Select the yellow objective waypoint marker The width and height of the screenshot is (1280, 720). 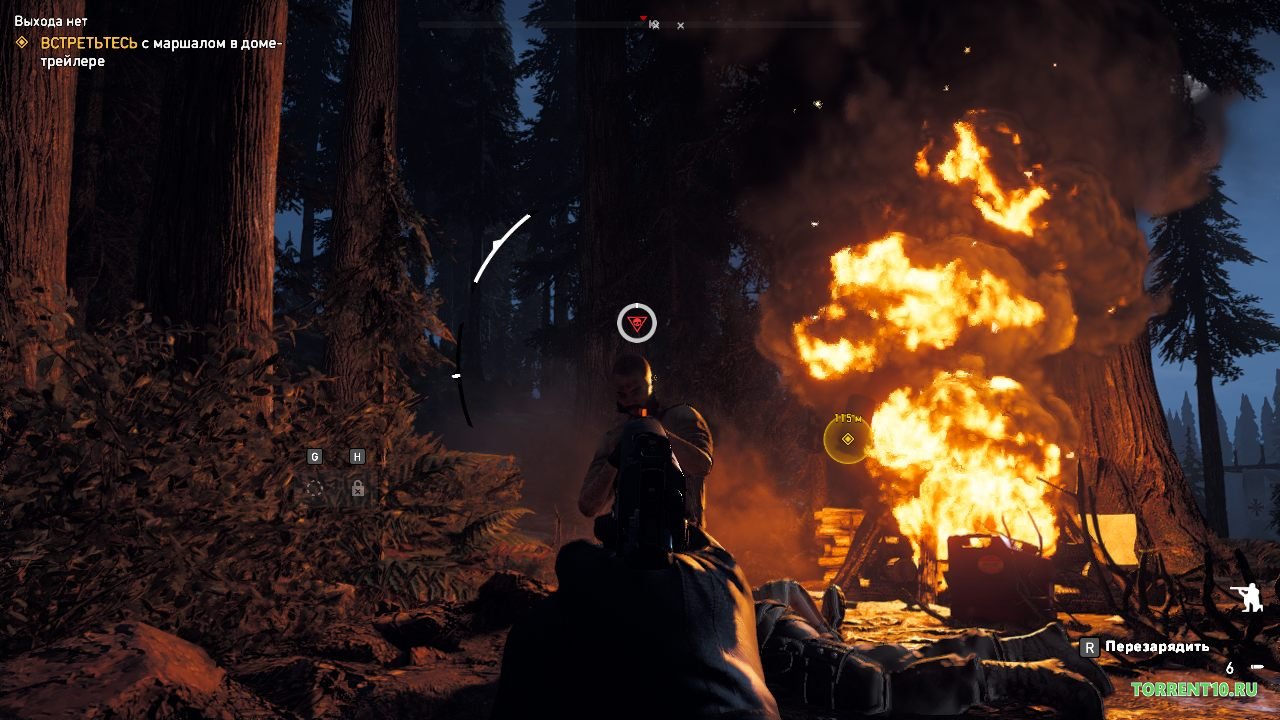click(x=847, y=440)
